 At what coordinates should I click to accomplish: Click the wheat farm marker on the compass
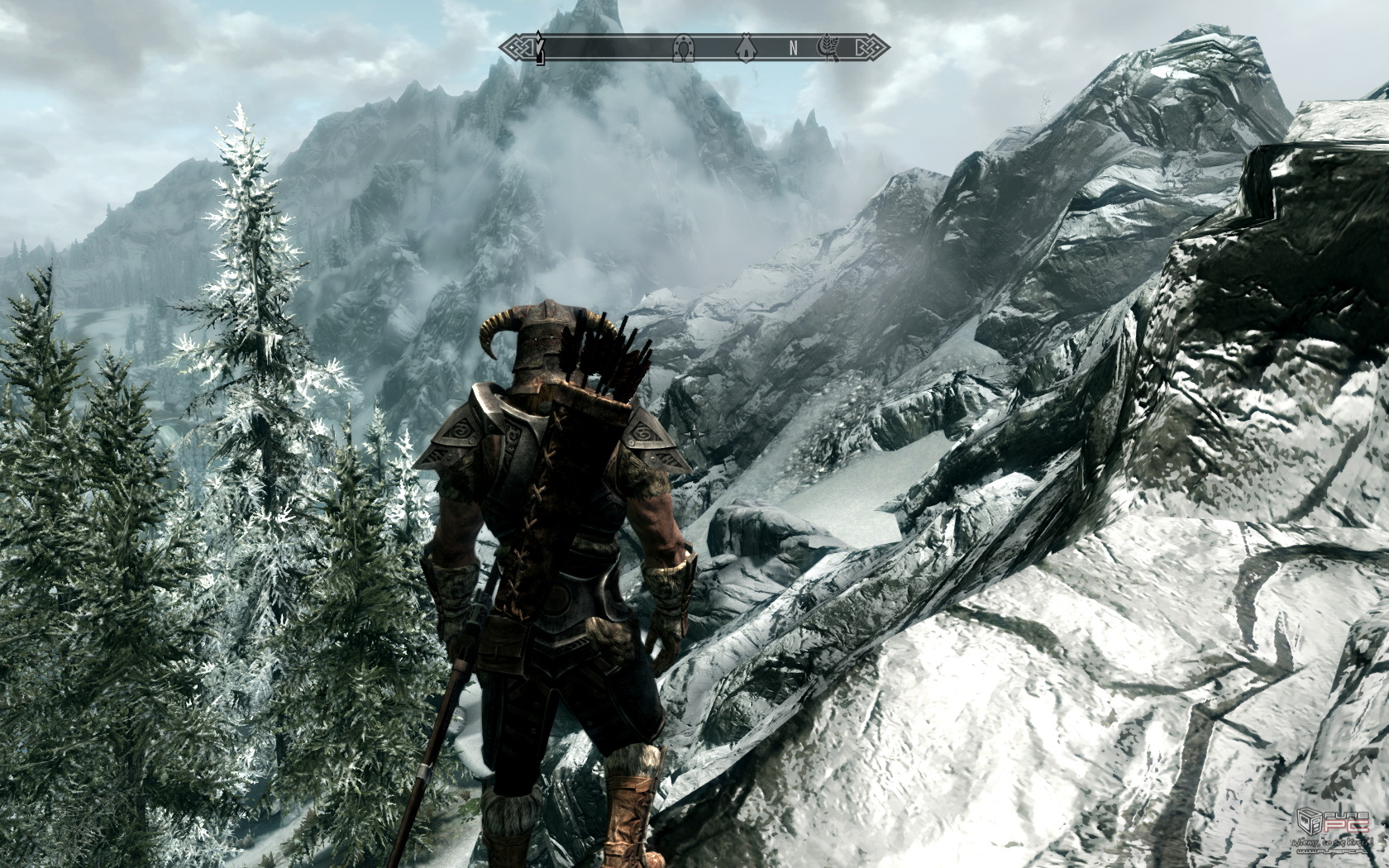(826, 48)
